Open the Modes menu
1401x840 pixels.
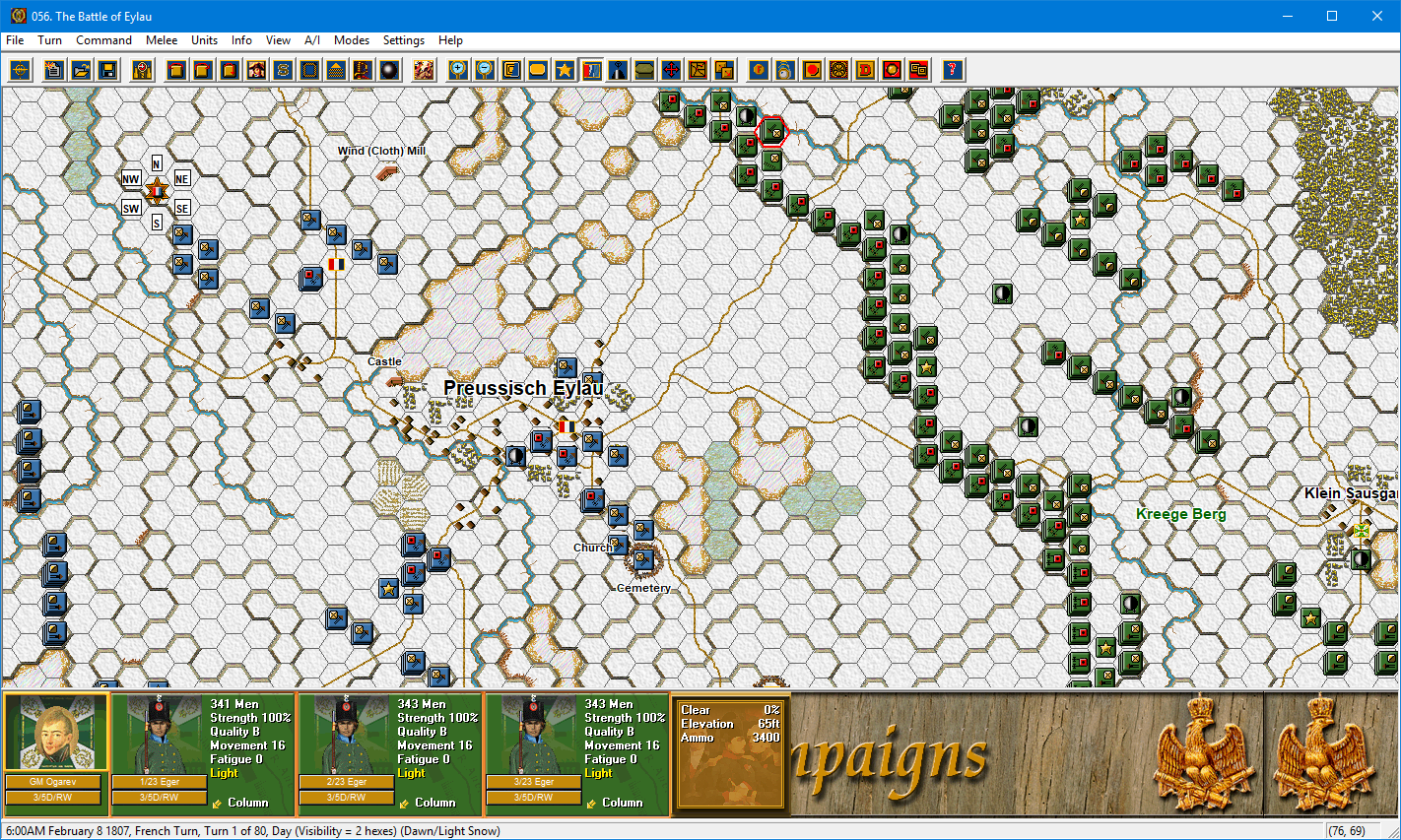[352, 40]
